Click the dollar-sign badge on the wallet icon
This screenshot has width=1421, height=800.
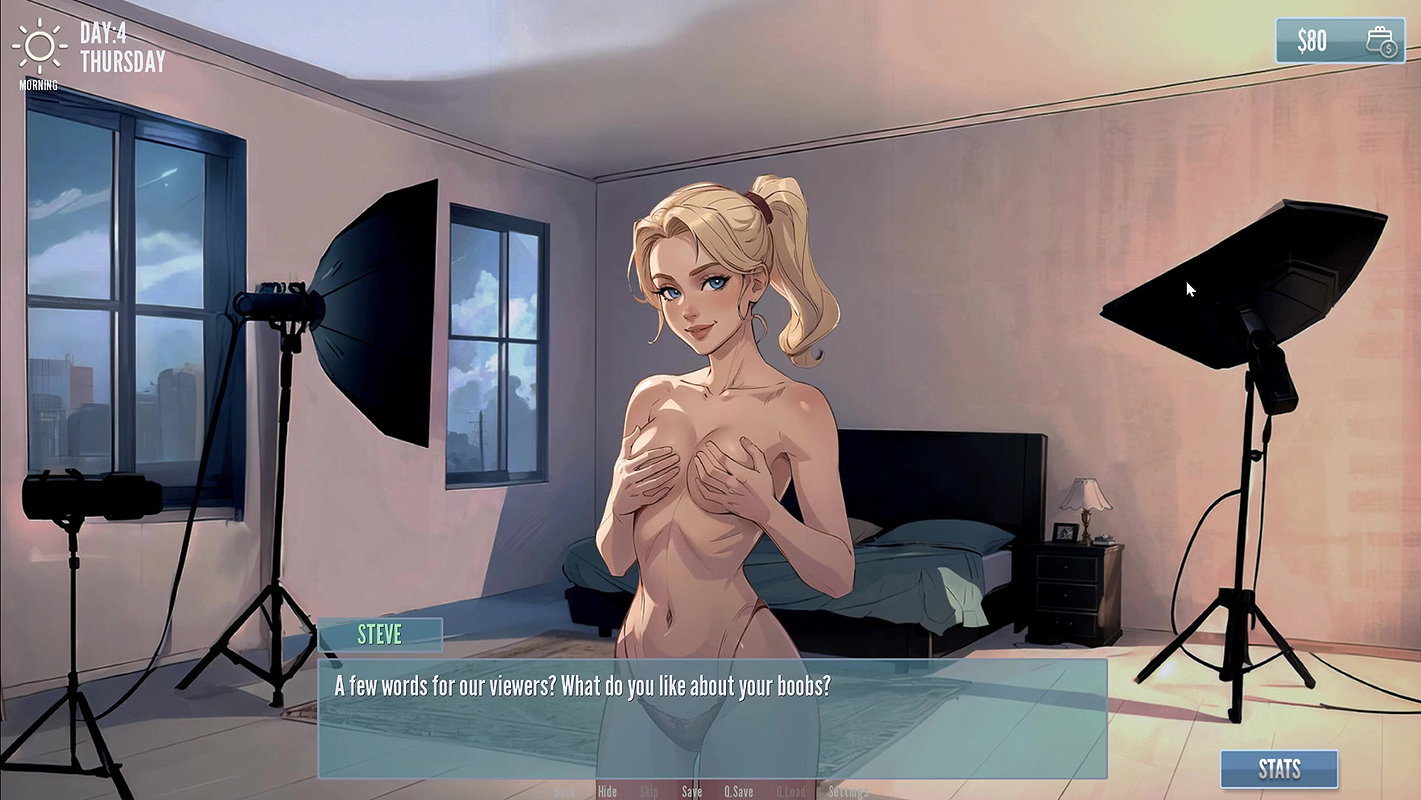pos(1388,47)
